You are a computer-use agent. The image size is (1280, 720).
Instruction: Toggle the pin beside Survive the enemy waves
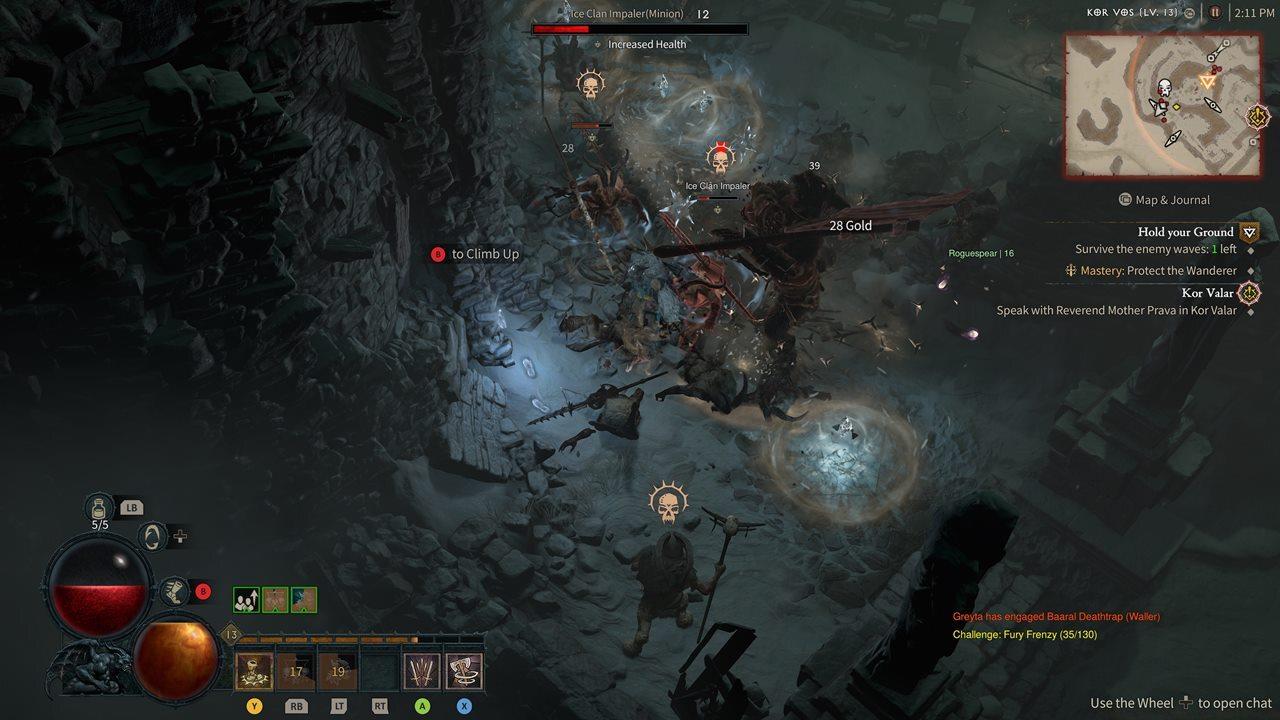tap(1251, 250)
